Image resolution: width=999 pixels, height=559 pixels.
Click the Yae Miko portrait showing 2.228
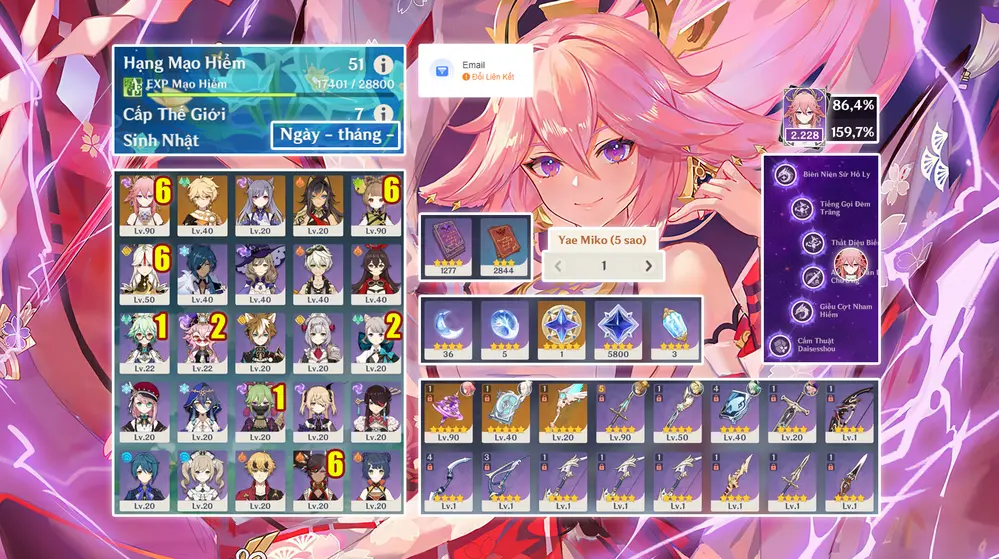[x=802, y=116]
